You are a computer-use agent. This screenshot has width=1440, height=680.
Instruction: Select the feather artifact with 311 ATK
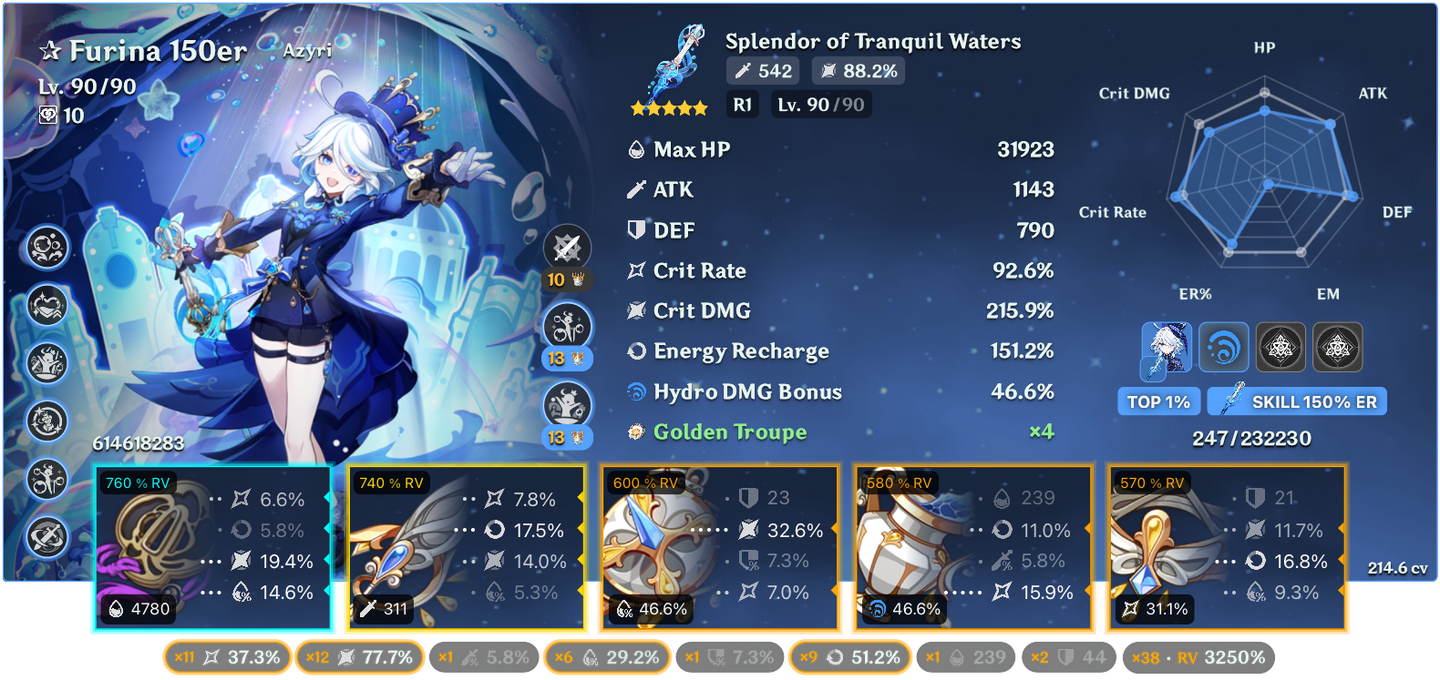pos(465,548)
